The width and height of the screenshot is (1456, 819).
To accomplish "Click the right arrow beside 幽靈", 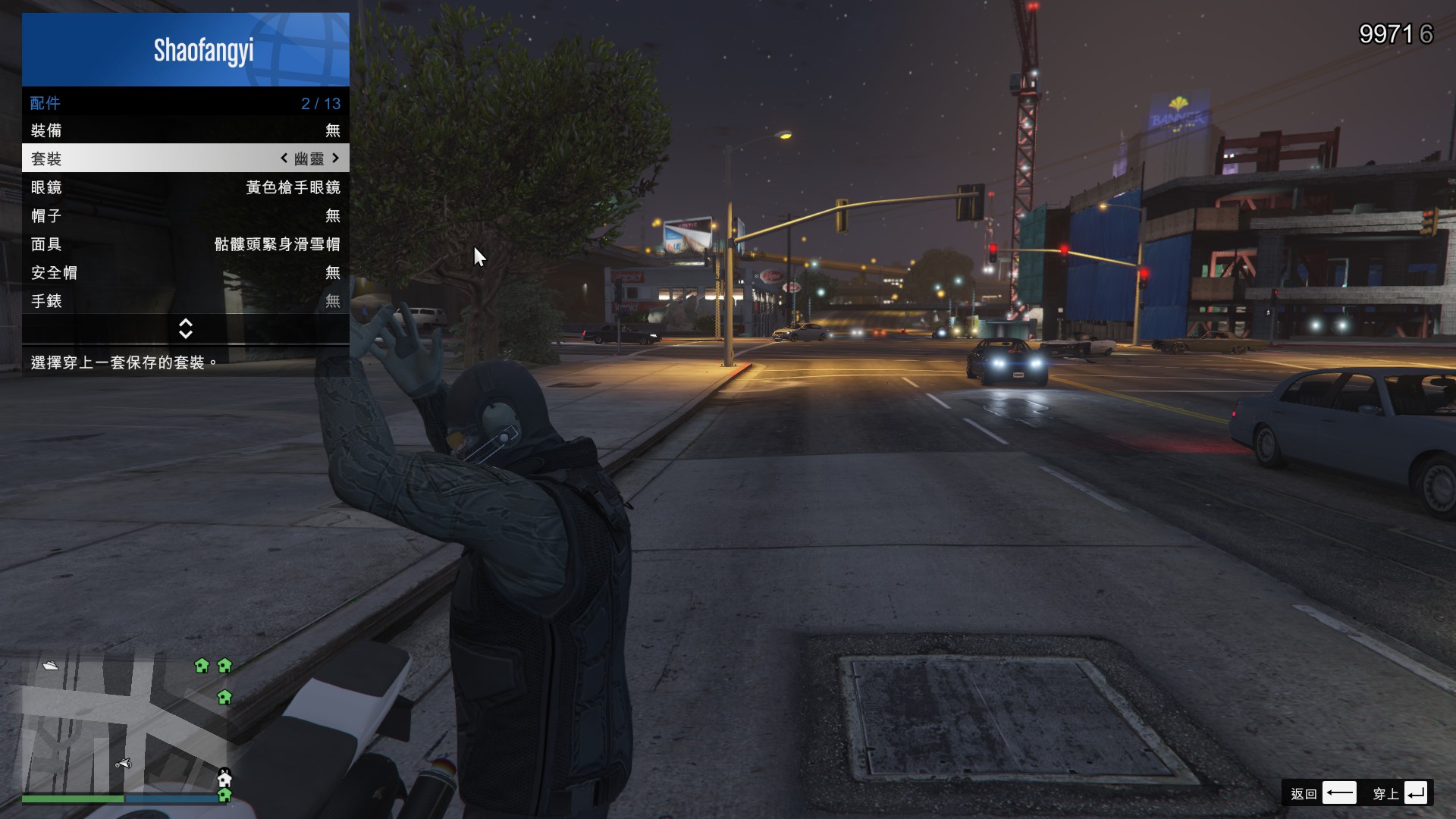I will tap(336, 158).
